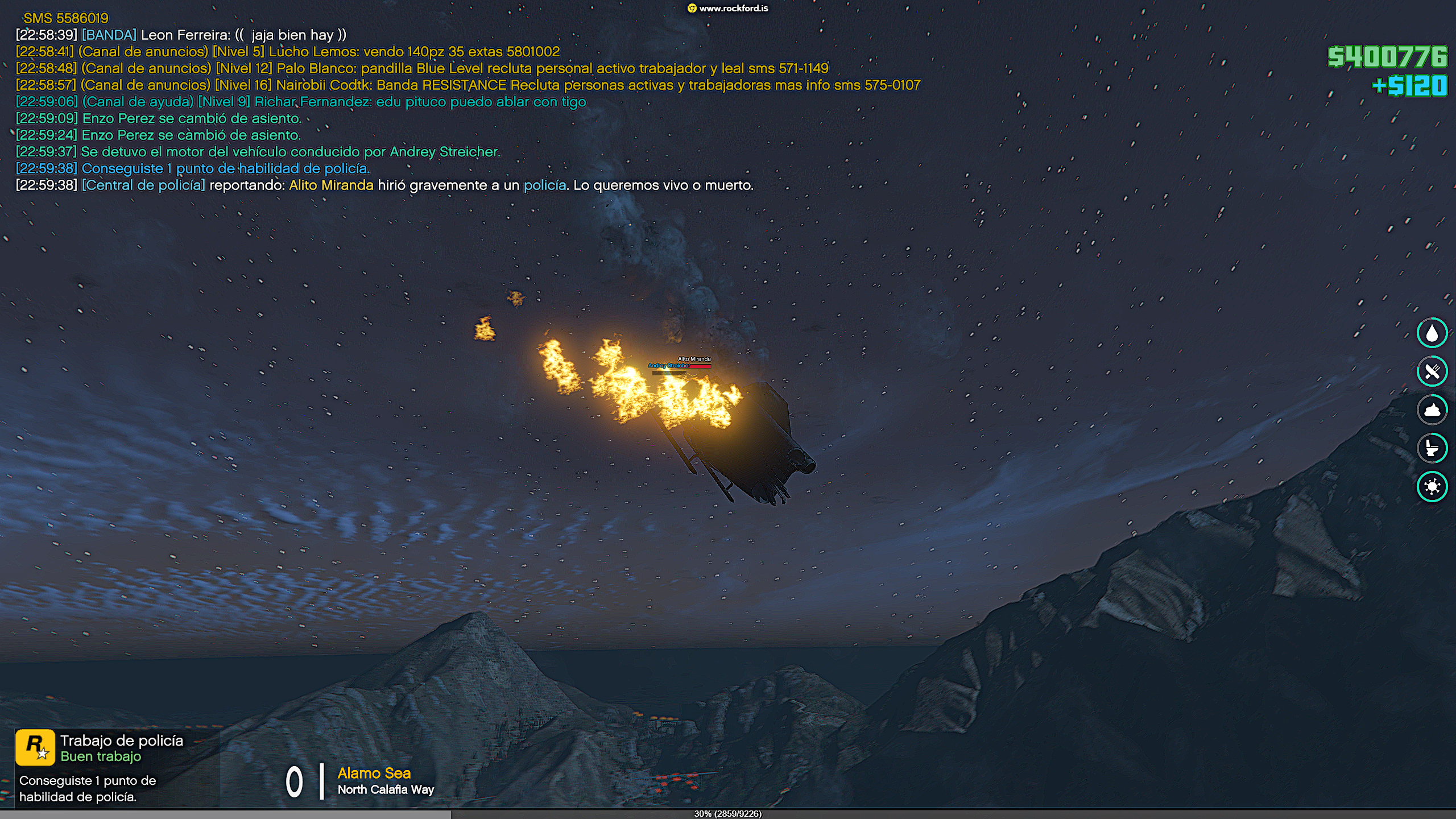Open the poop pile status icon

(1432, 409)
